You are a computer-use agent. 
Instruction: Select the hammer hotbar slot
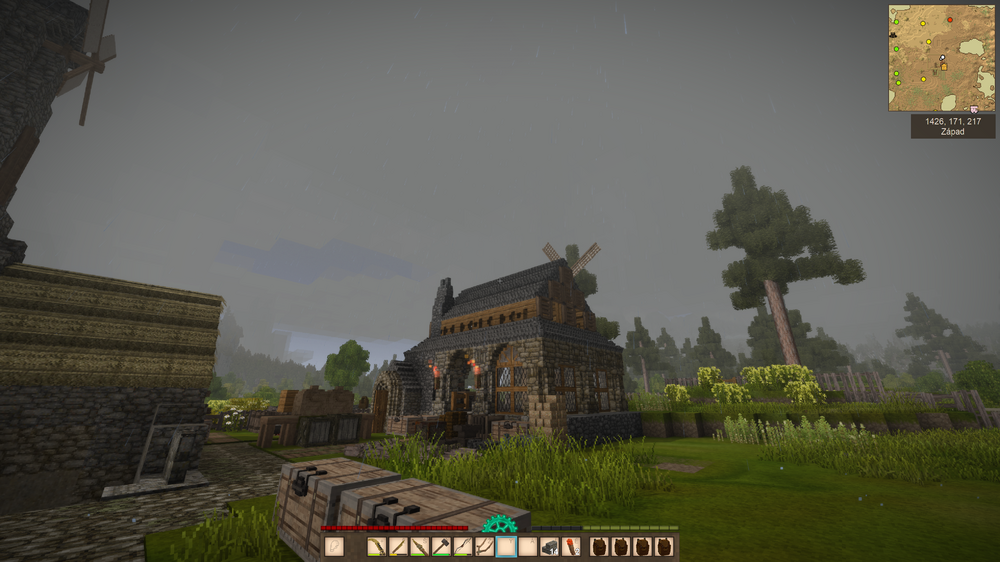(440, 547)
